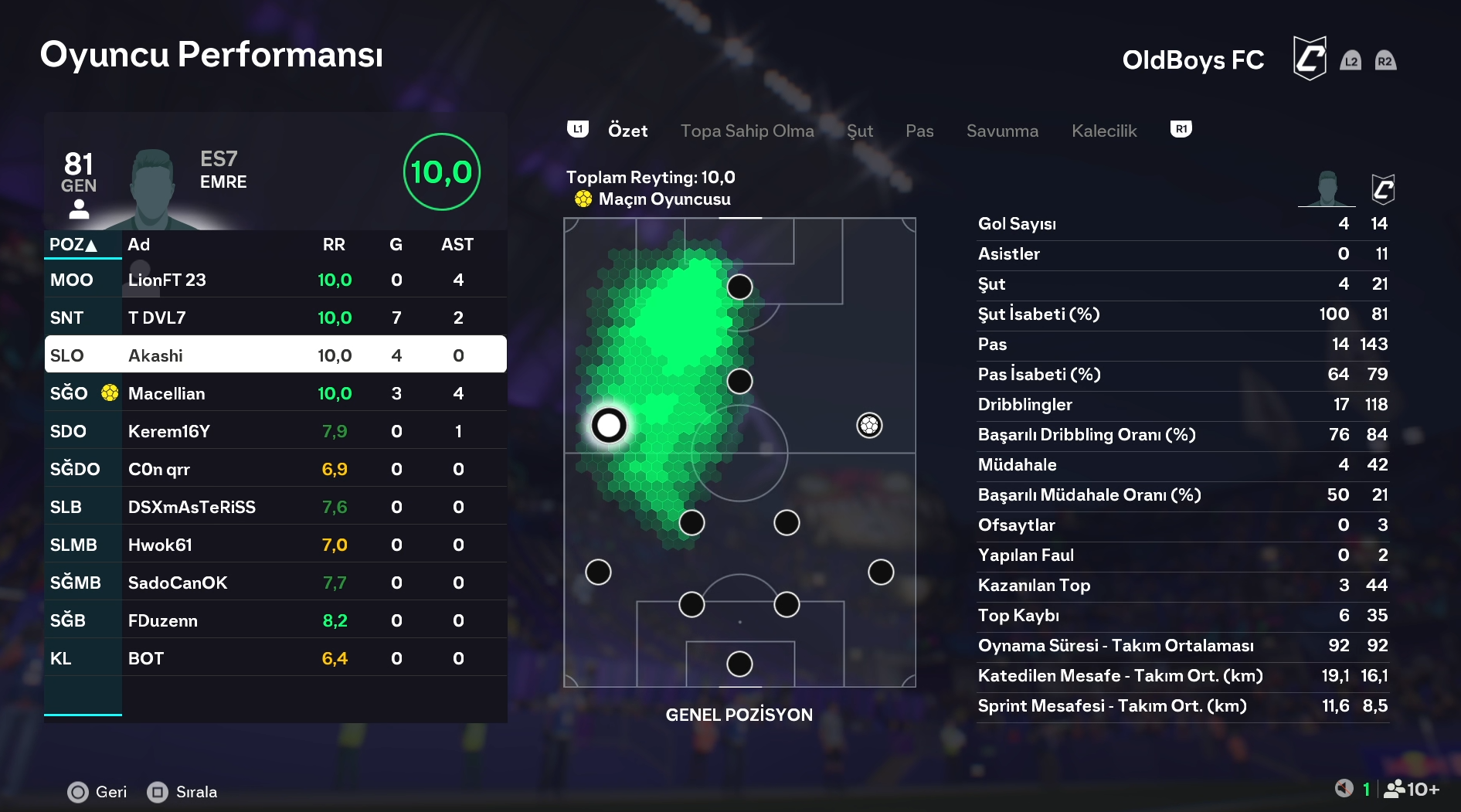
Task: Choose the T DVL7 player row
Action: click(x=275, y=318)
